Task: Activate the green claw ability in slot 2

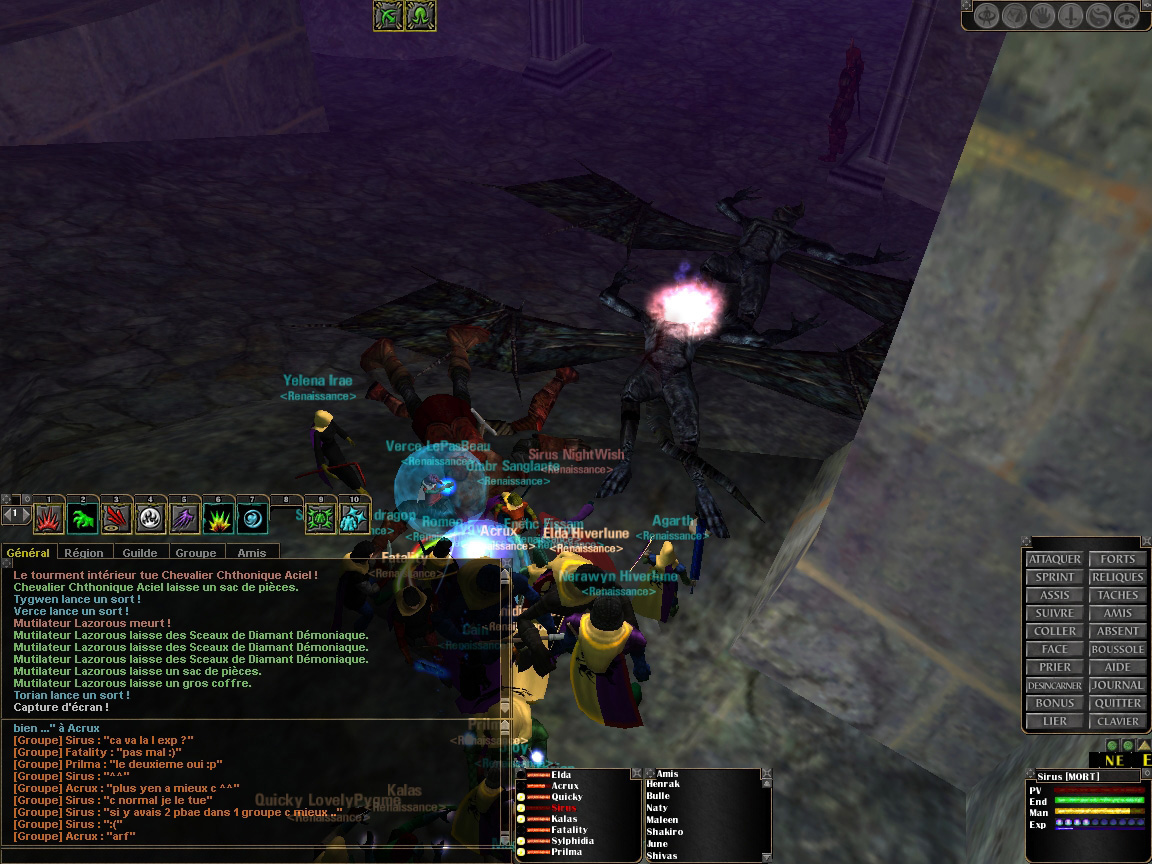Action: pyautogui.click(x=83, y=518)
